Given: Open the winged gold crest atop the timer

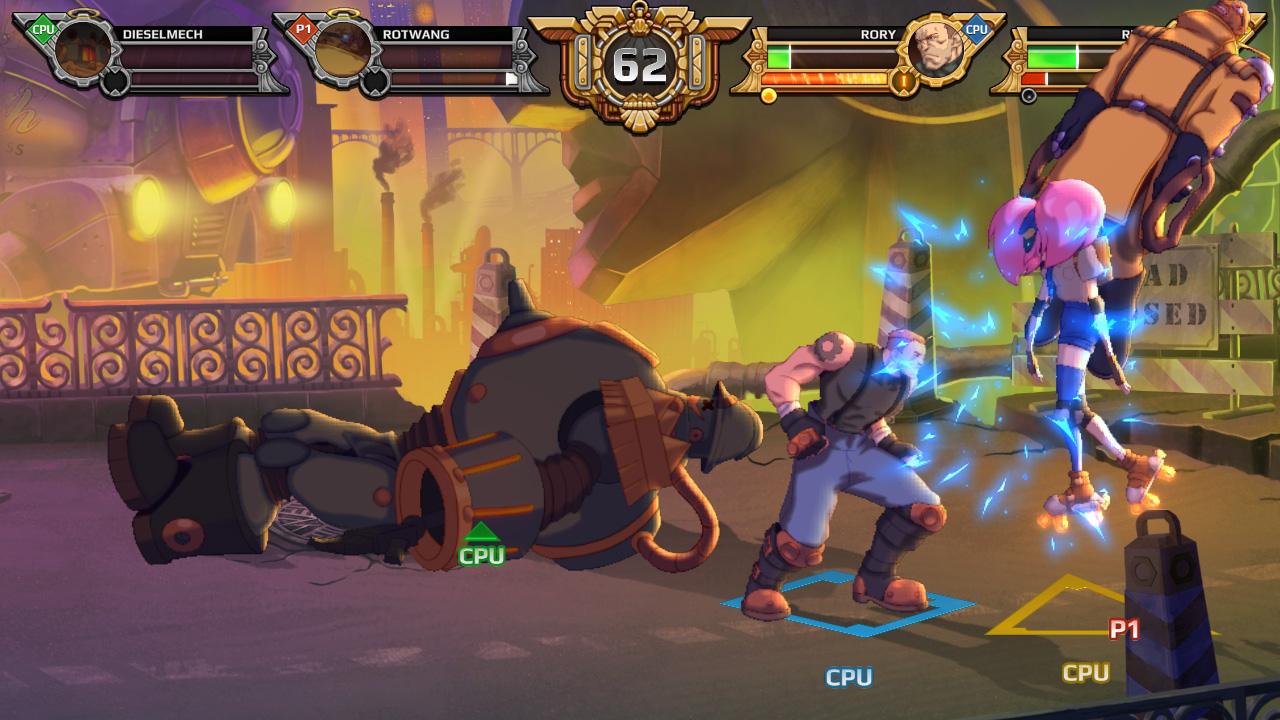Looking at the screenshot, I should coord(640,18).
